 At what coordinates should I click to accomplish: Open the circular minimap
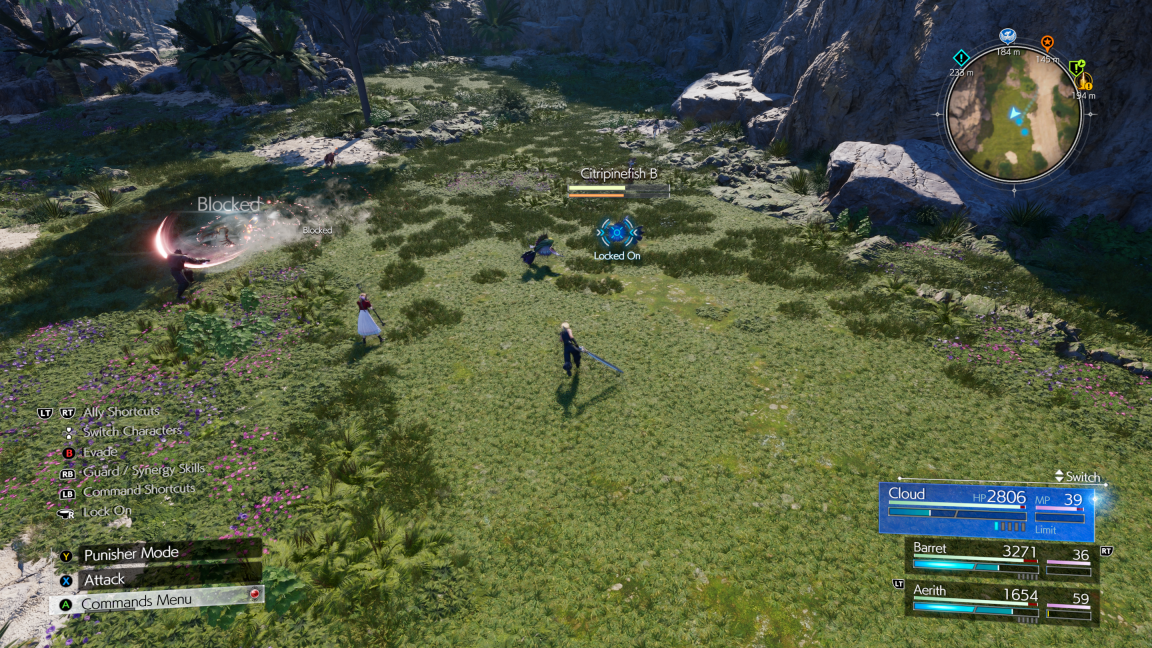point(1012,117)
